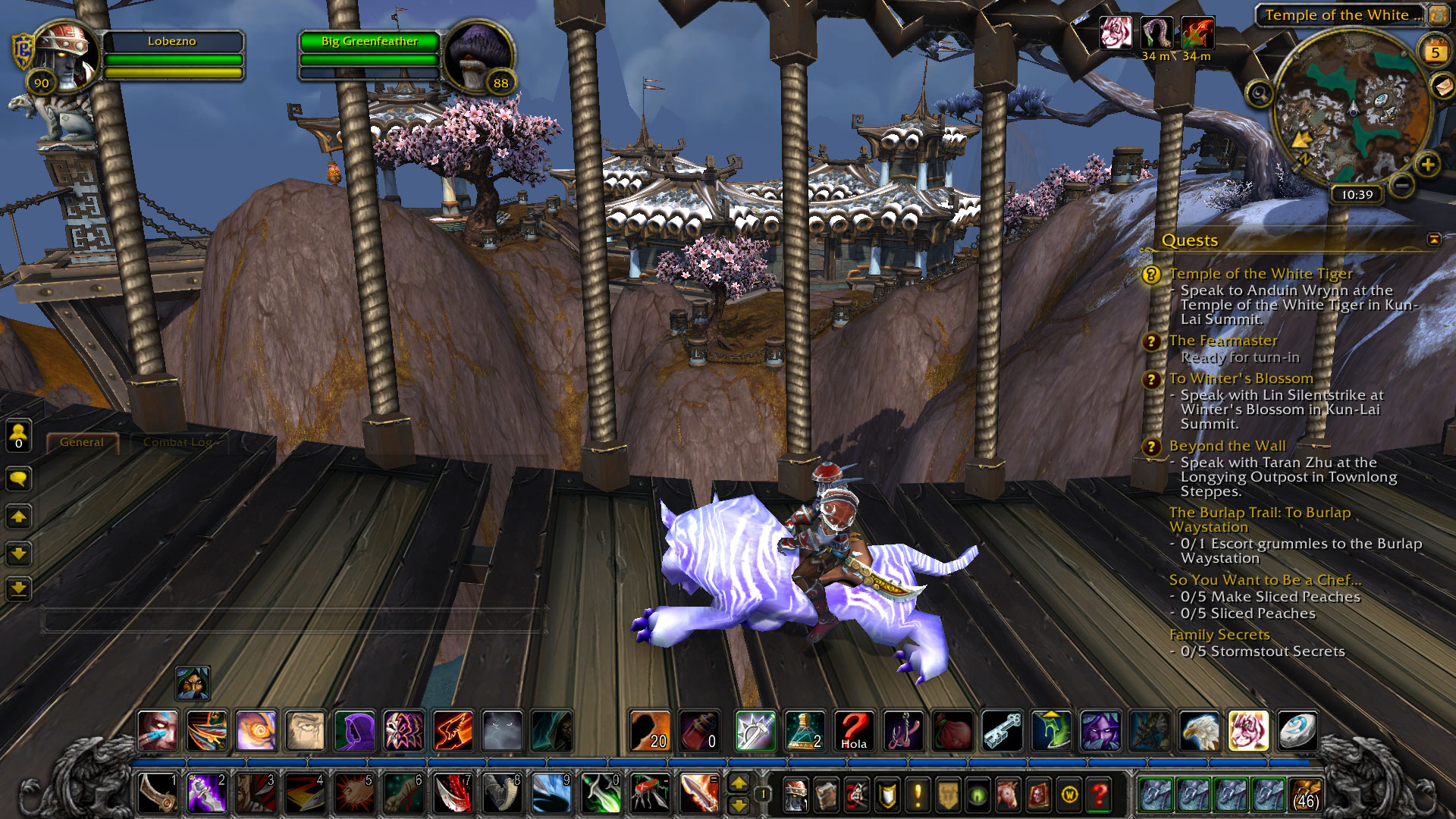Cast the ability bound to key 1

pyautogui.click(x=158, y=793)
